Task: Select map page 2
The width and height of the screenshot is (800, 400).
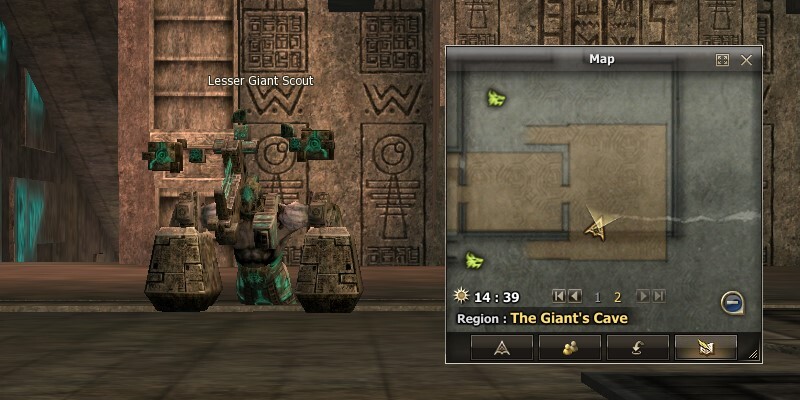Action: click(618, 297)
